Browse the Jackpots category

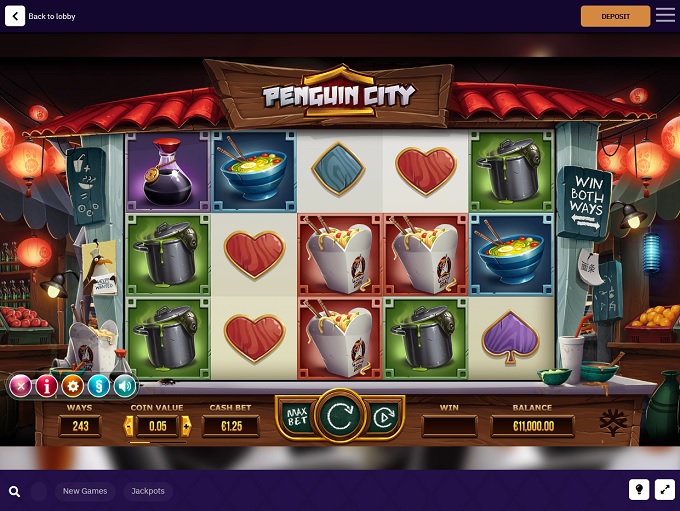tap(148, 491)
